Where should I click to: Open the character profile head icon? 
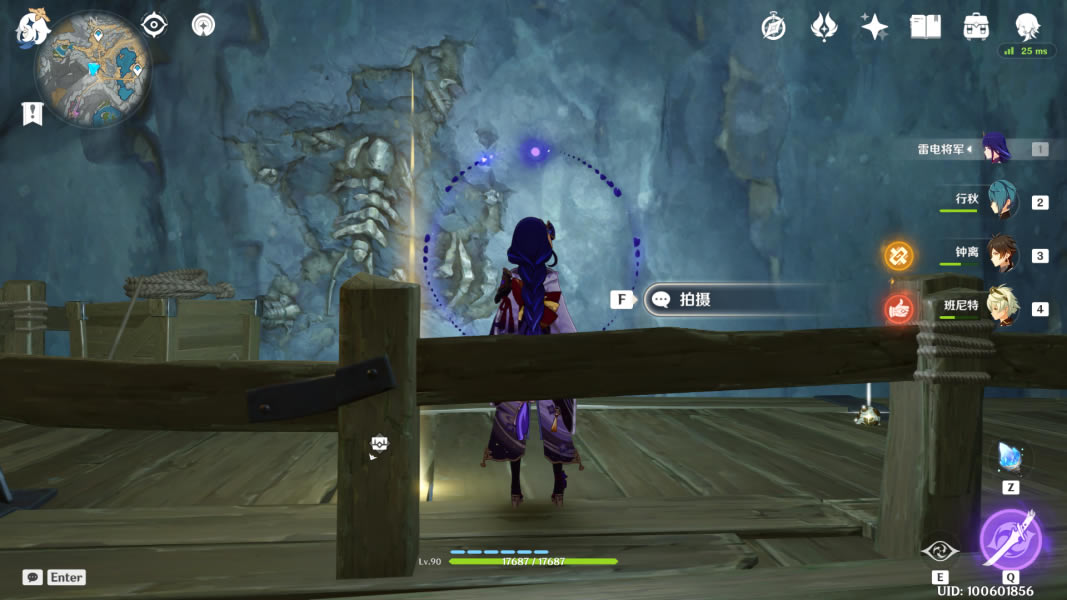click(1027, 26)
